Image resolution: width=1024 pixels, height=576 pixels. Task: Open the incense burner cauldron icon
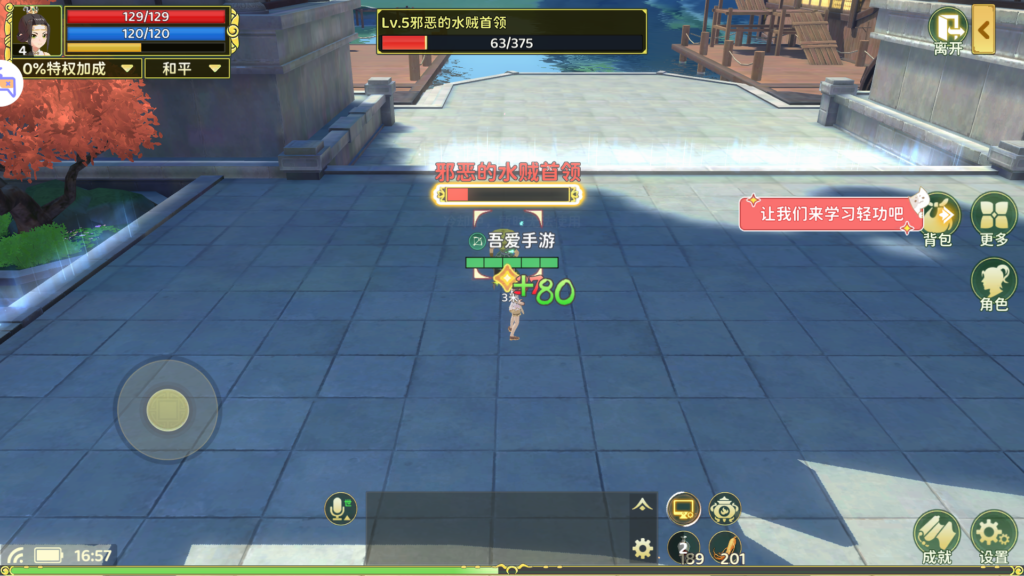(725, 509)
